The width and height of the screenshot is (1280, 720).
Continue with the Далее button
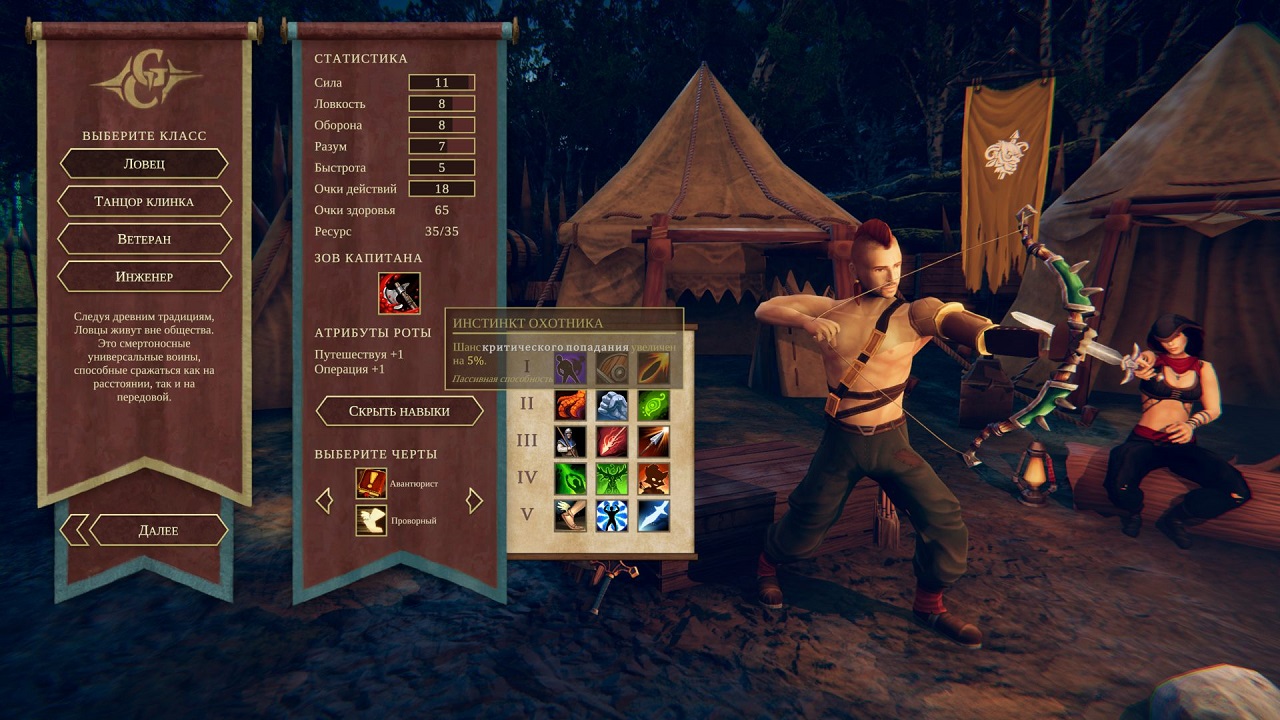point(158,530)
